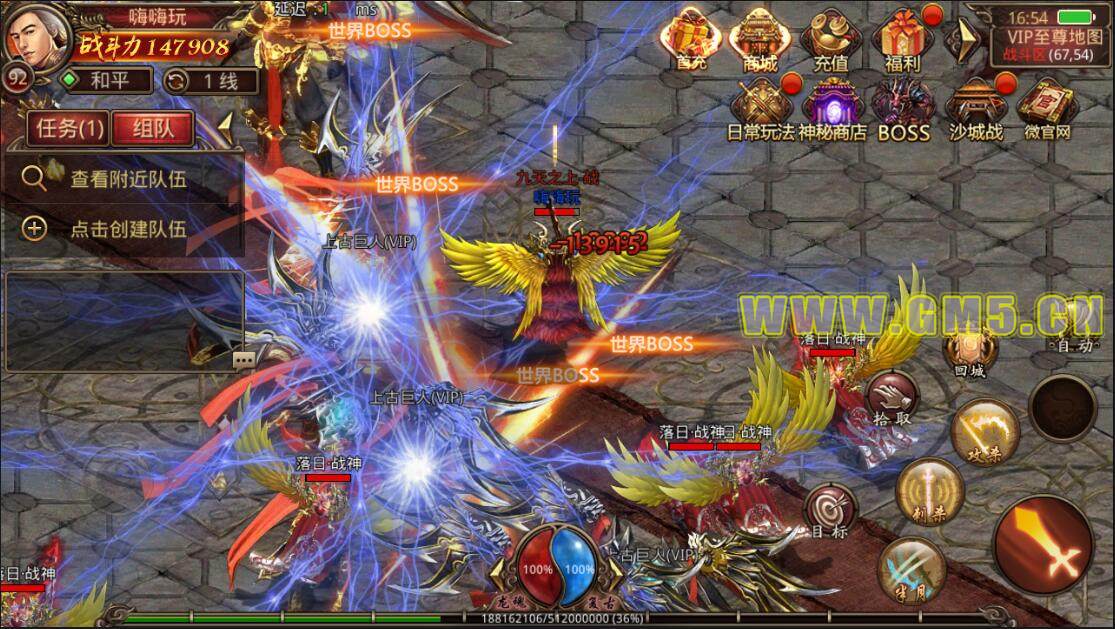Screen dimensions: 1115x629
Task: Open the 沙城战 siege battle menu
Action: pyautogui.click(x=973, y=108)
